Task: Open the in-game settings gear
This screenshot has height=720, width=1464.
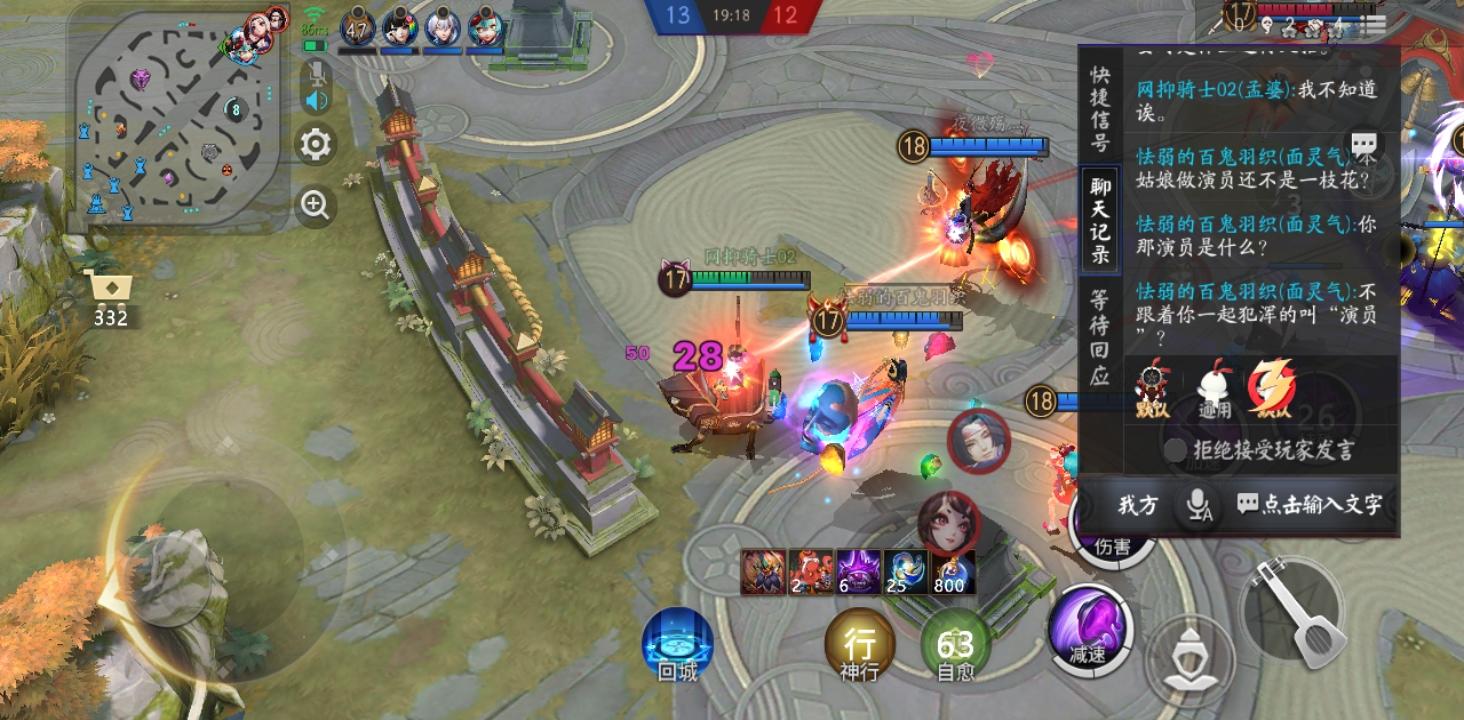Action: 314,145
